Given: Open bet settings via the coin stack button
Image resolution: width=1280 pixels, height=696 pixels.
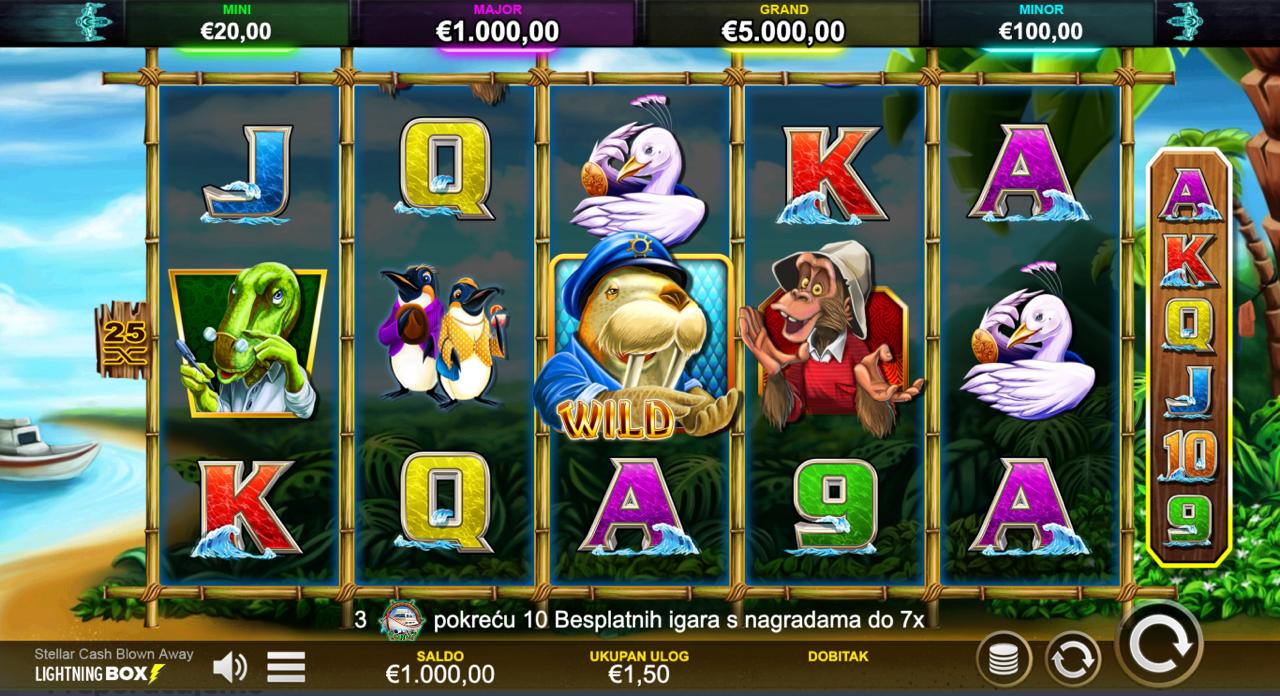Looking at the screenshot, I should (1003, 660).
